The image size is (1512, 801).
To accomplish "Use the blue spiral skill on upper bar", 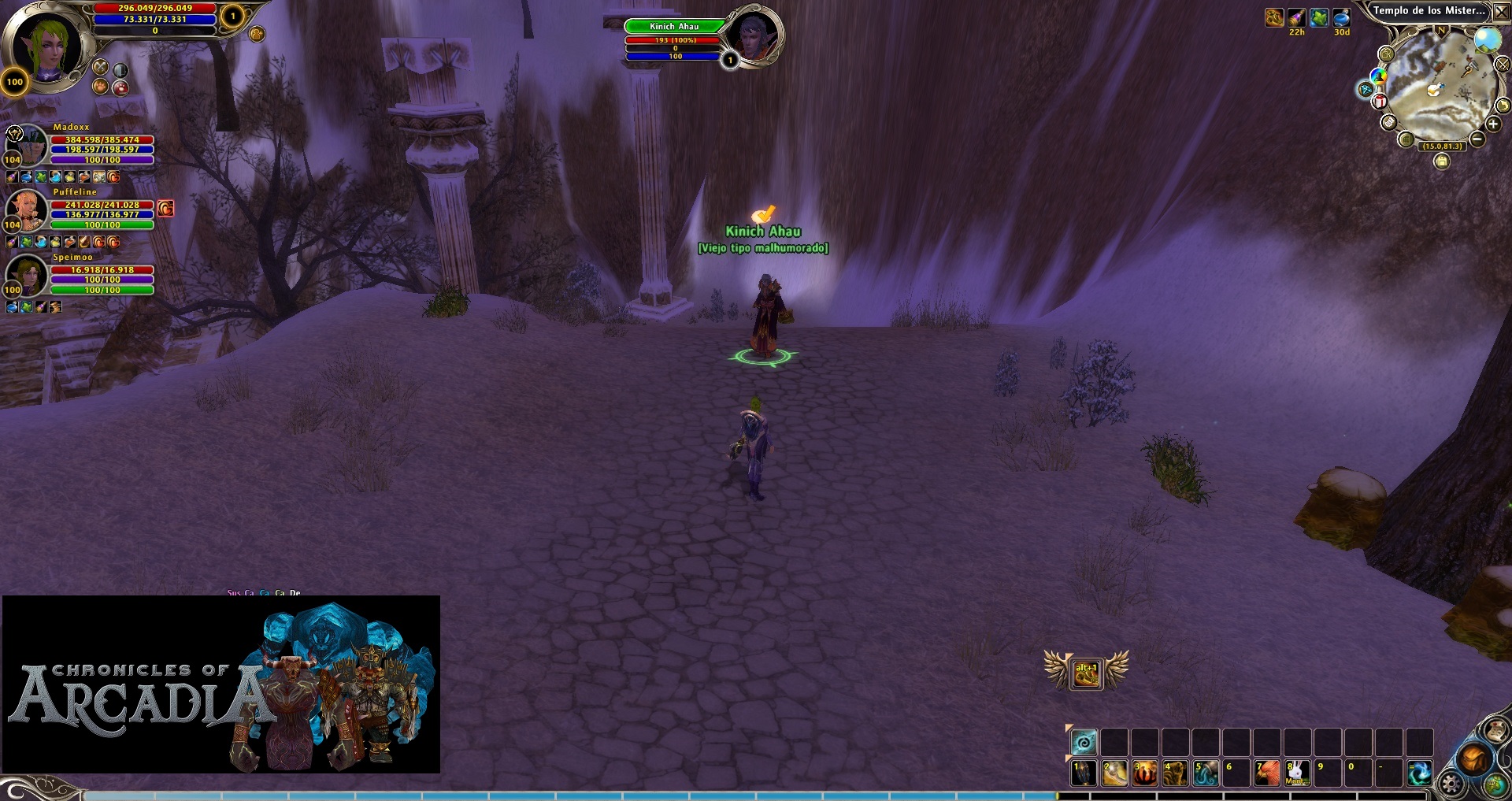I will (x=1084, y=742).
